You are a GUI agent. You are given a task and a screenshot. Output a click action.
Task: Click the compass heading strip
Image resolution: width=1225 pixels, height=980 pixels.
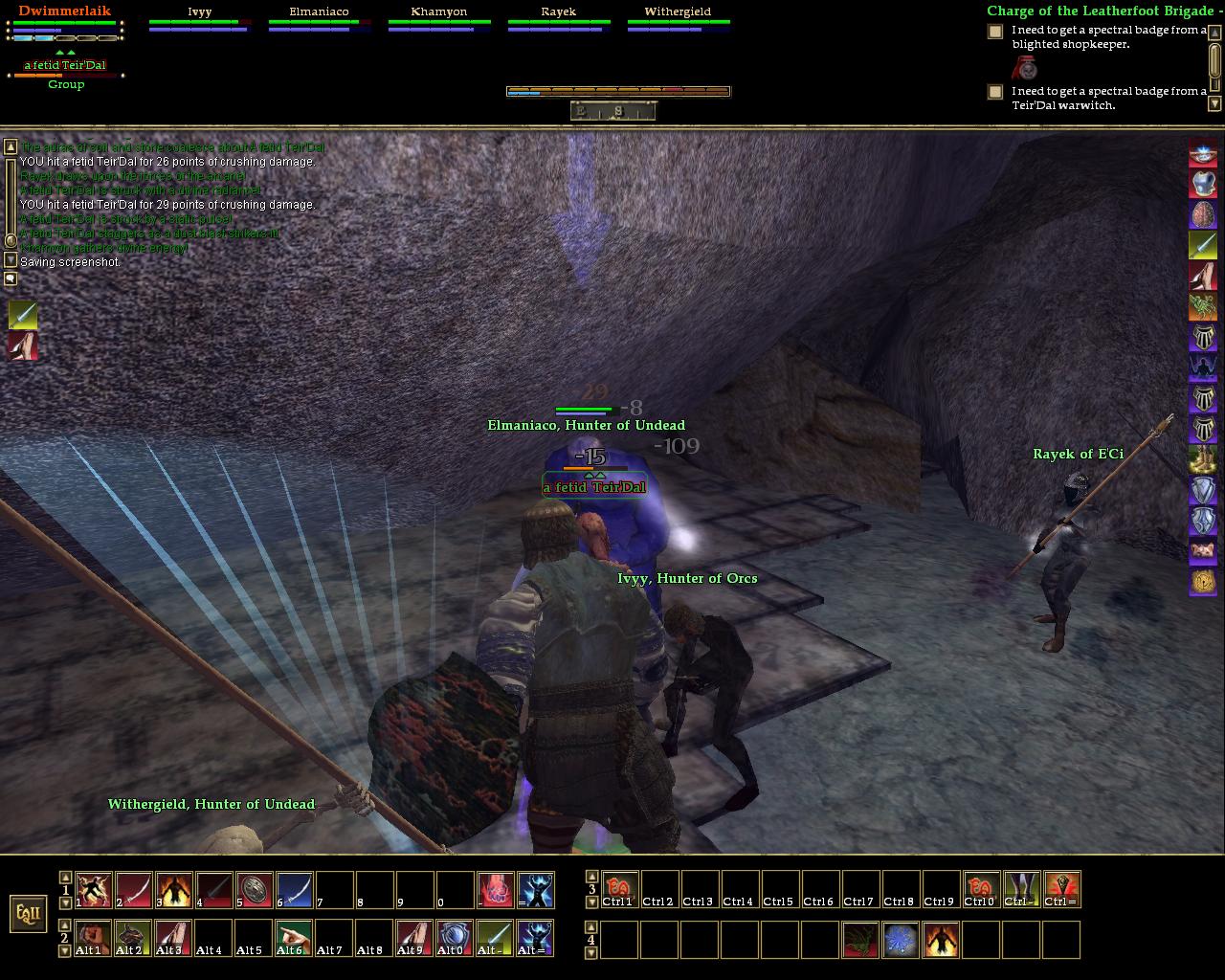point(613,111)
